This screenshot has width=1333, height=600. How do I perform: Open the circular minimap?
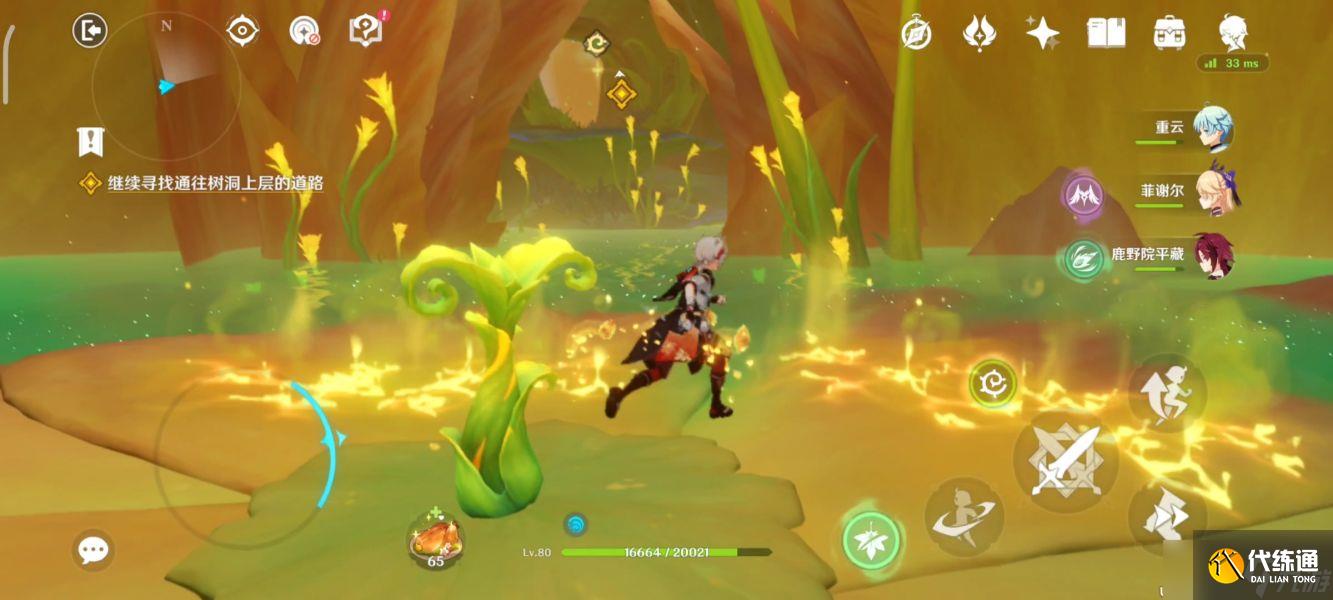165,86
